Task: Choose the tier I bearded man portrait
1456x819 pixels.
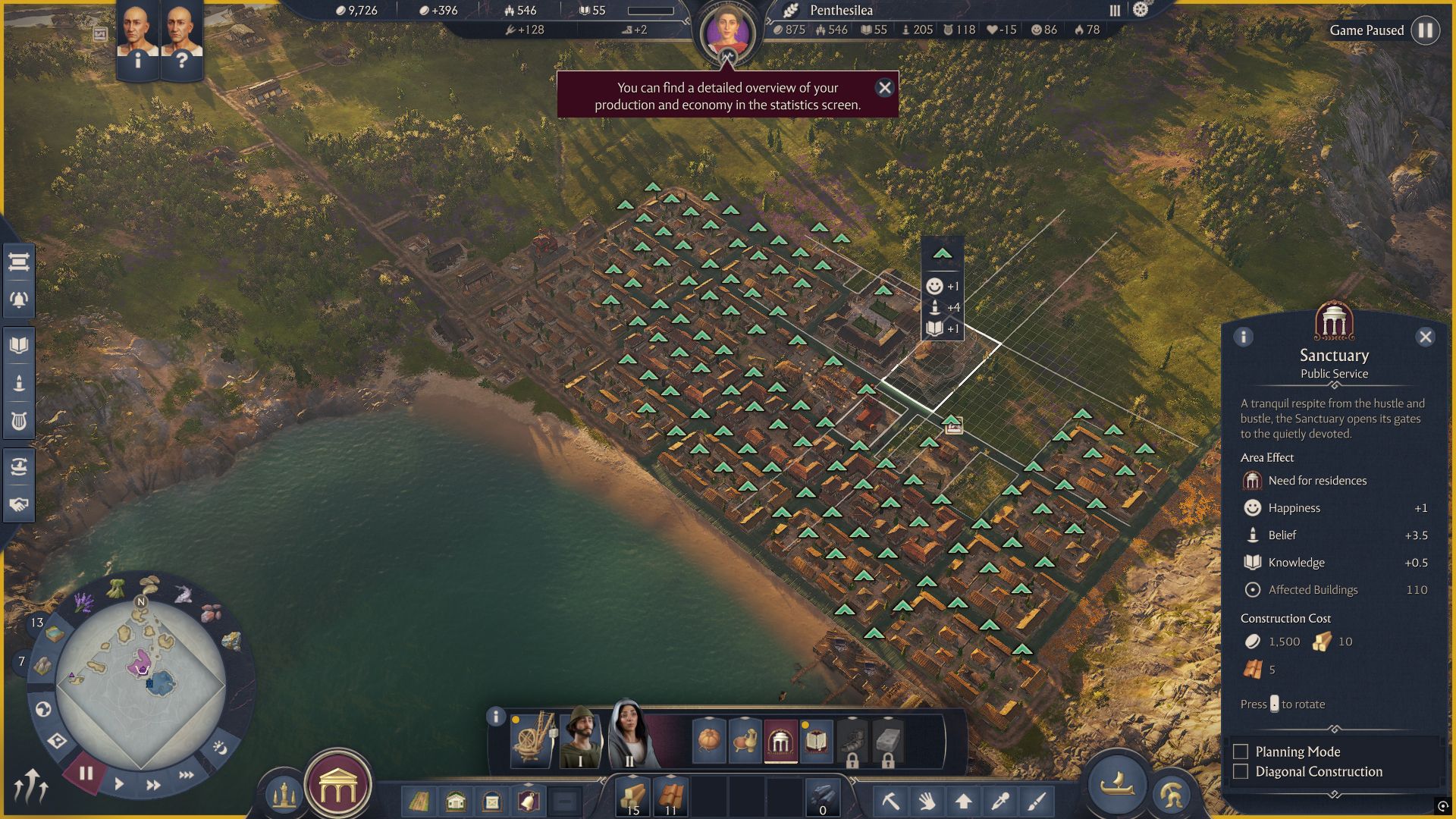Action: [x=581, y=736]
